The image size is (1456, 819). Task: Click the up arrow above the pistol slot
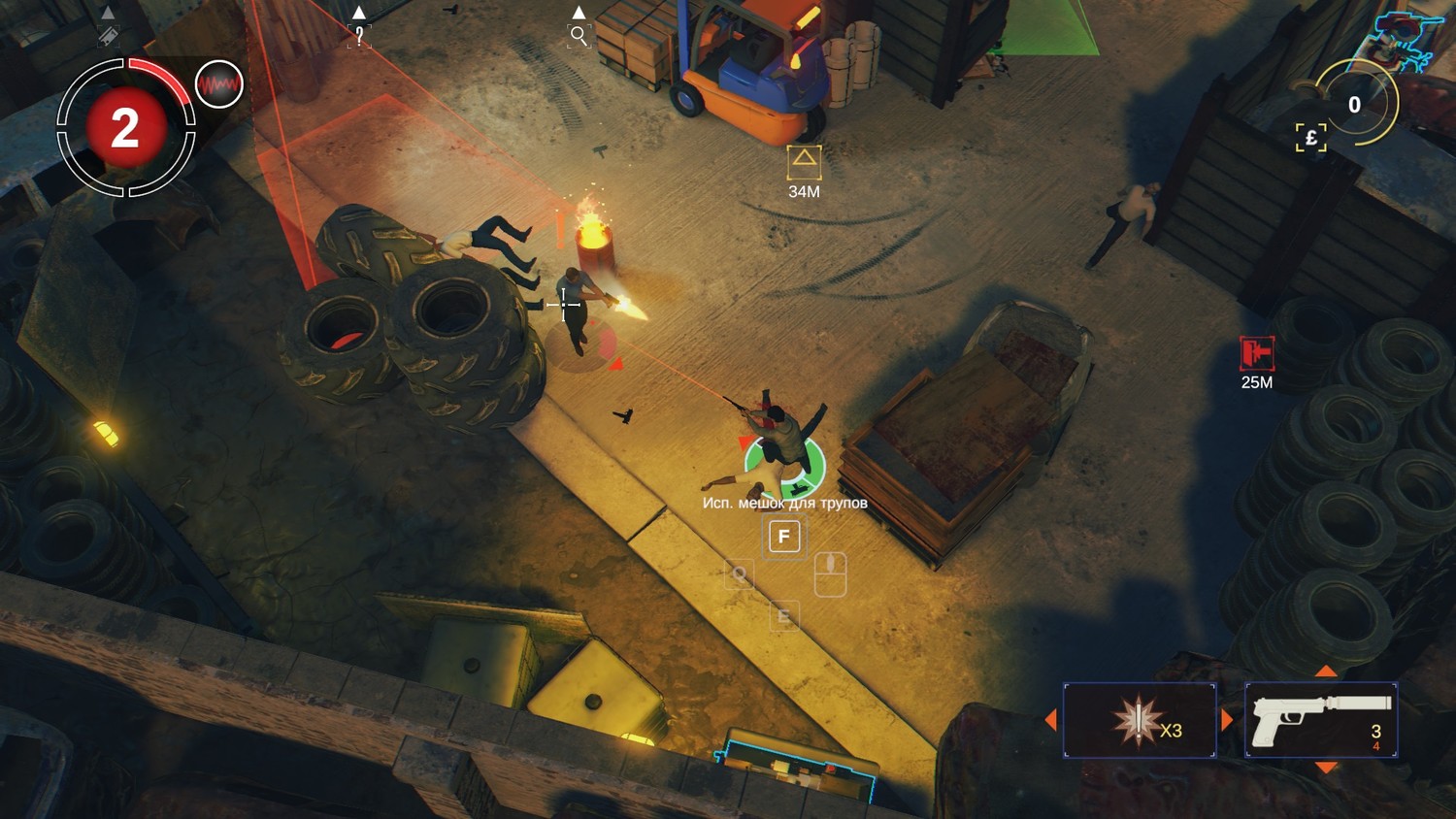[1326, 672]
